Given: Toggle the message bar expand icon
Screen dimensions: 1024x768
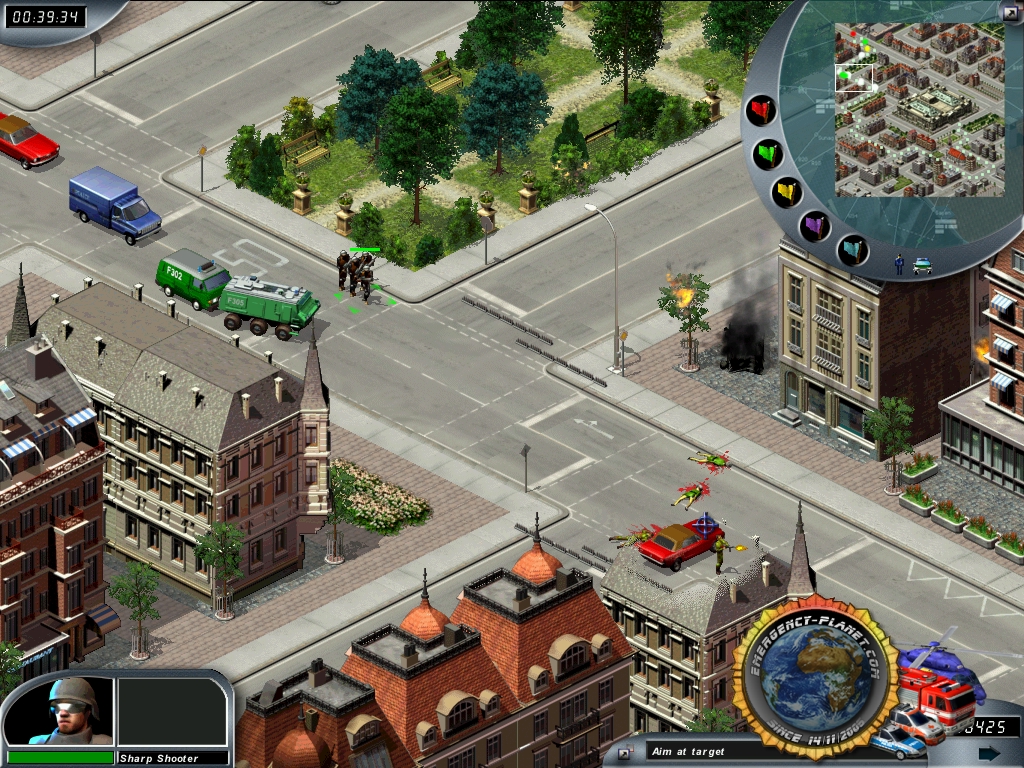Looking at the screenshot, I should (x=625, y=752).
